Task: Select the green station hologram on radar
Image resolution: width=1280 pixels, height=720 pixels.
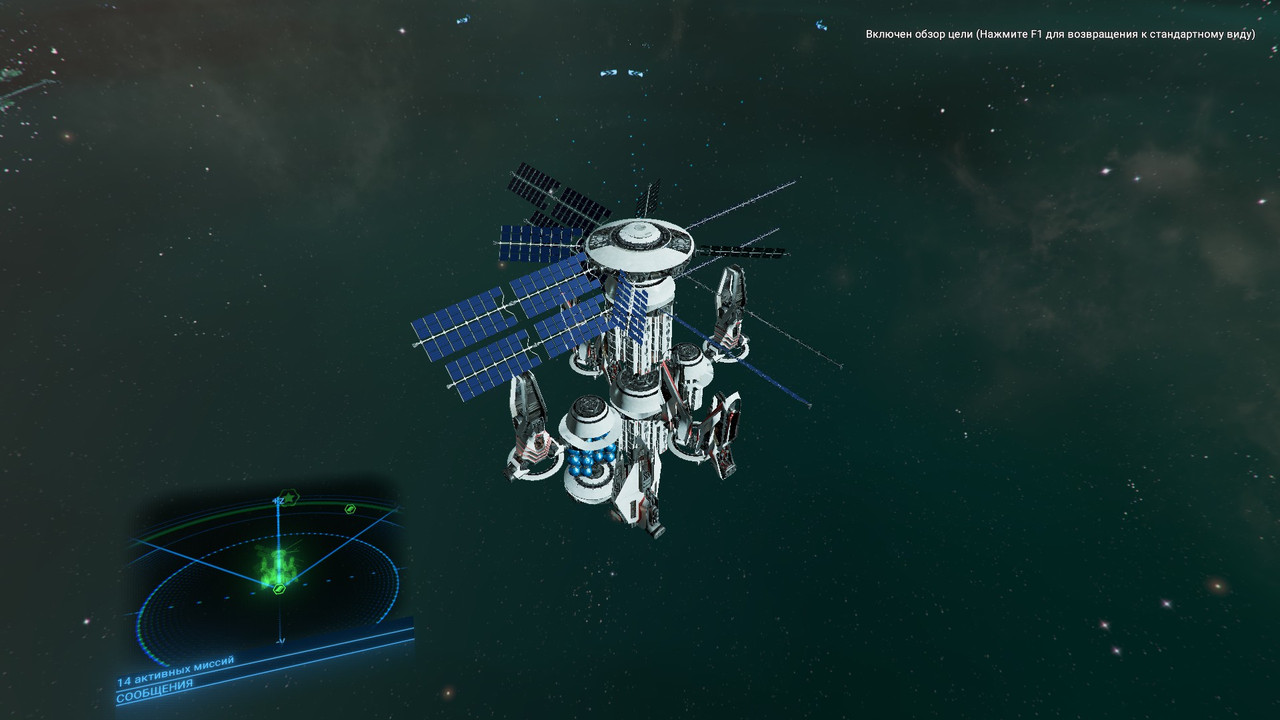Action: pyautogui.click(x=278, y=564)
